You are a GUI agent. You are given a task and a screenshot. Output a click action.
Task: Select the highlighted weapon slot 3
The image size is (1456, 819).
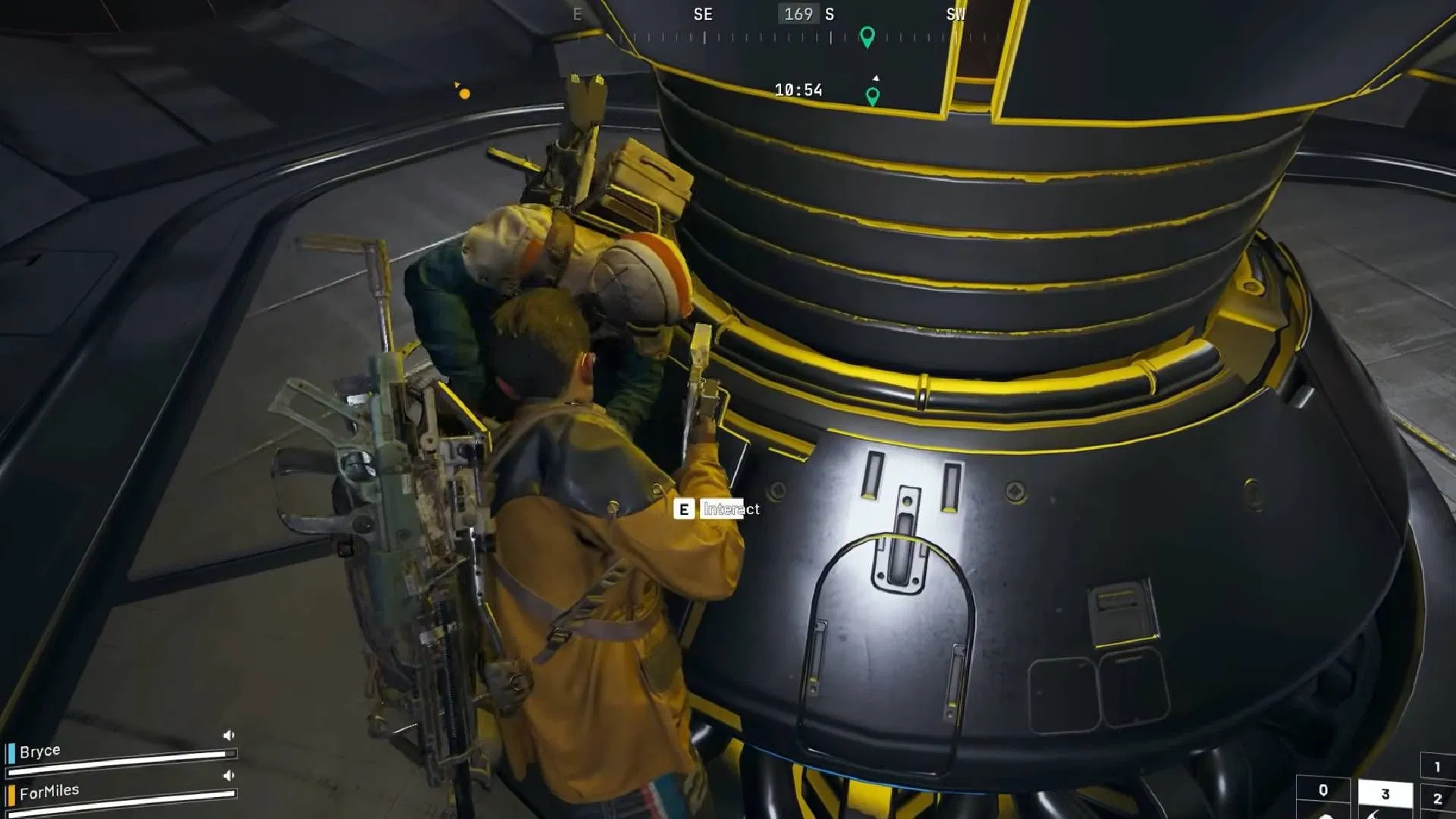tap(1385, 794)
